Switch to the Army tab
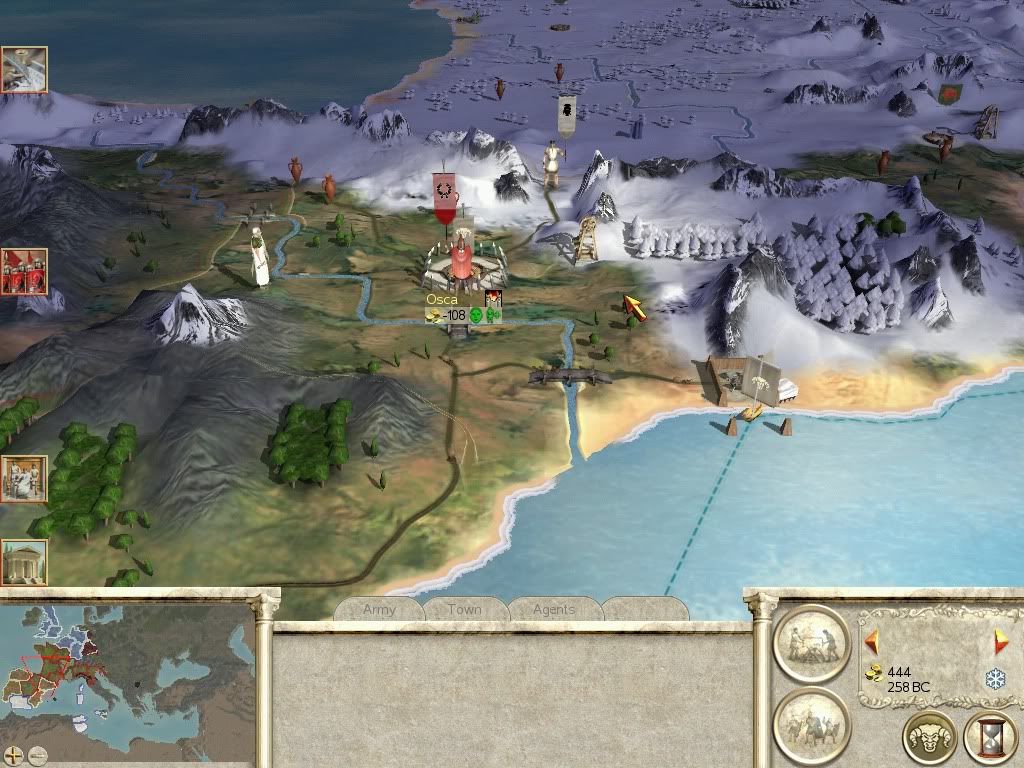Image resolution: width=1024 pixels, height=768 pixels. pos(379,609)
